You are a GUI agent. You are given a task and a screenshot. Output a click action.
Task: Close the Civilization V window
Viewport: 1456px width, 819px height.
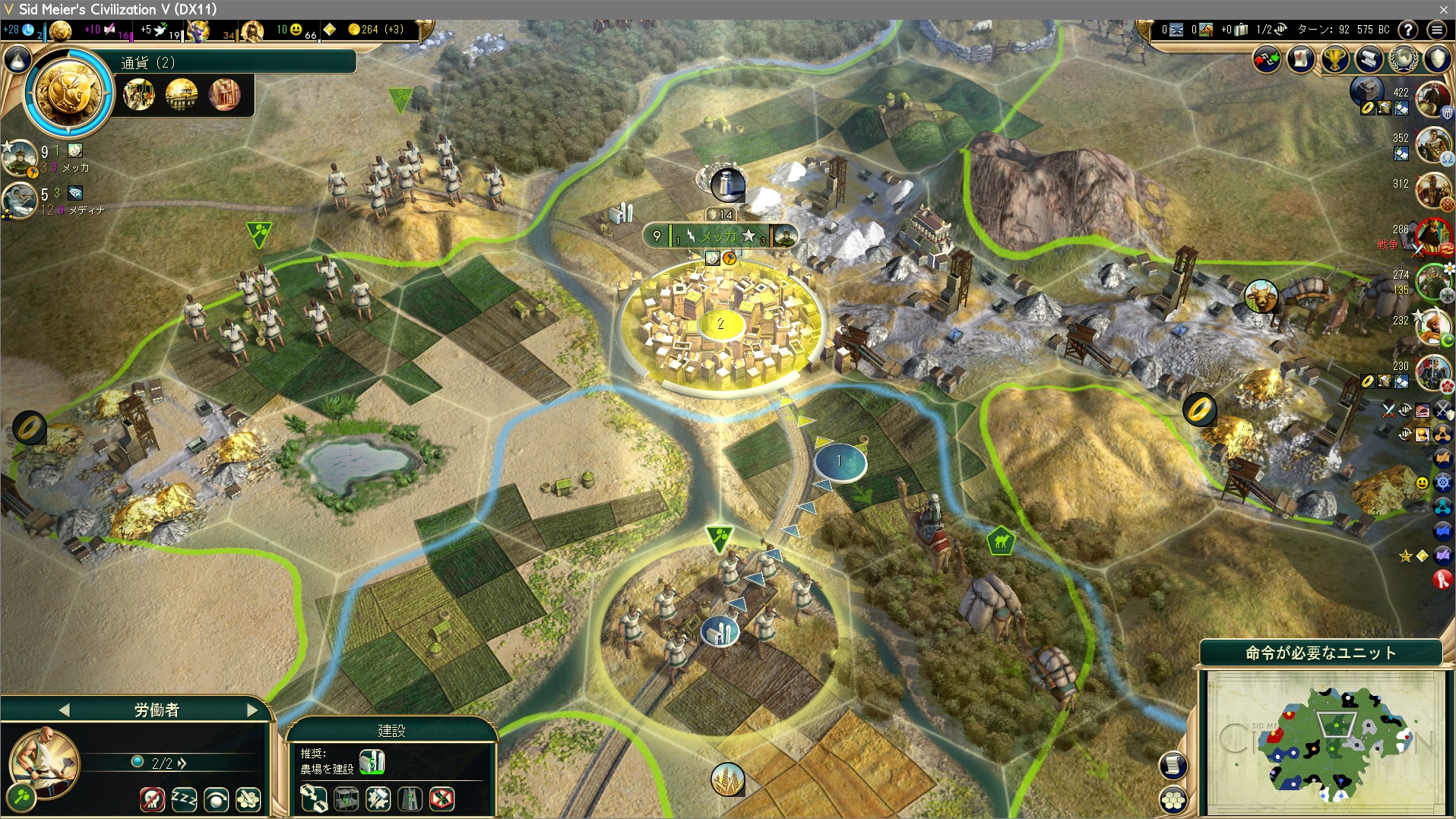1443,9
